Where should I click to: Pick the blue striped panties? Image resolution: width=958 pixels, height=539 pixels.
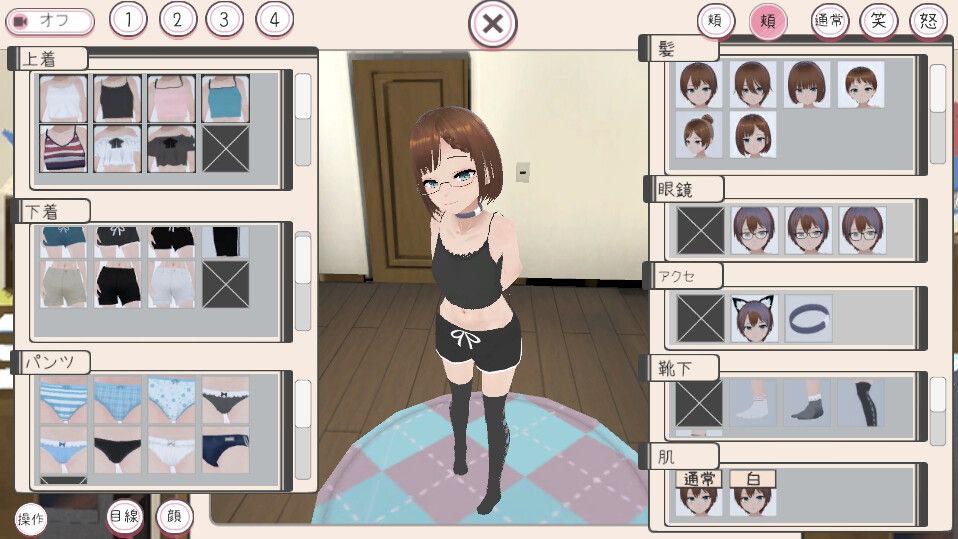click(x=63, y=399)
